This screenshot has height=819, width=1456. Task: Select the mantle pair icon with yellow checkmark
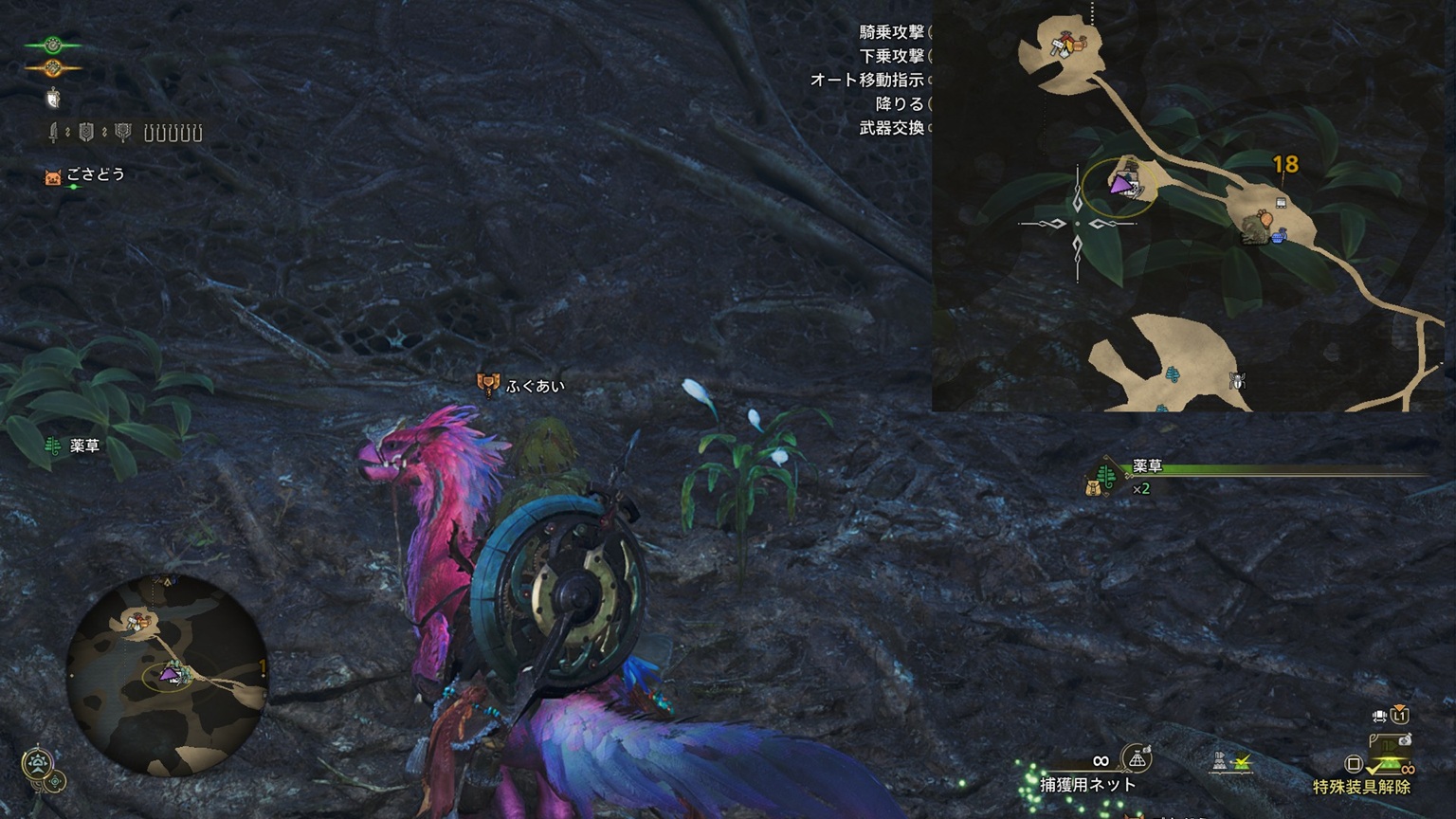click(x=1230, y=760)
